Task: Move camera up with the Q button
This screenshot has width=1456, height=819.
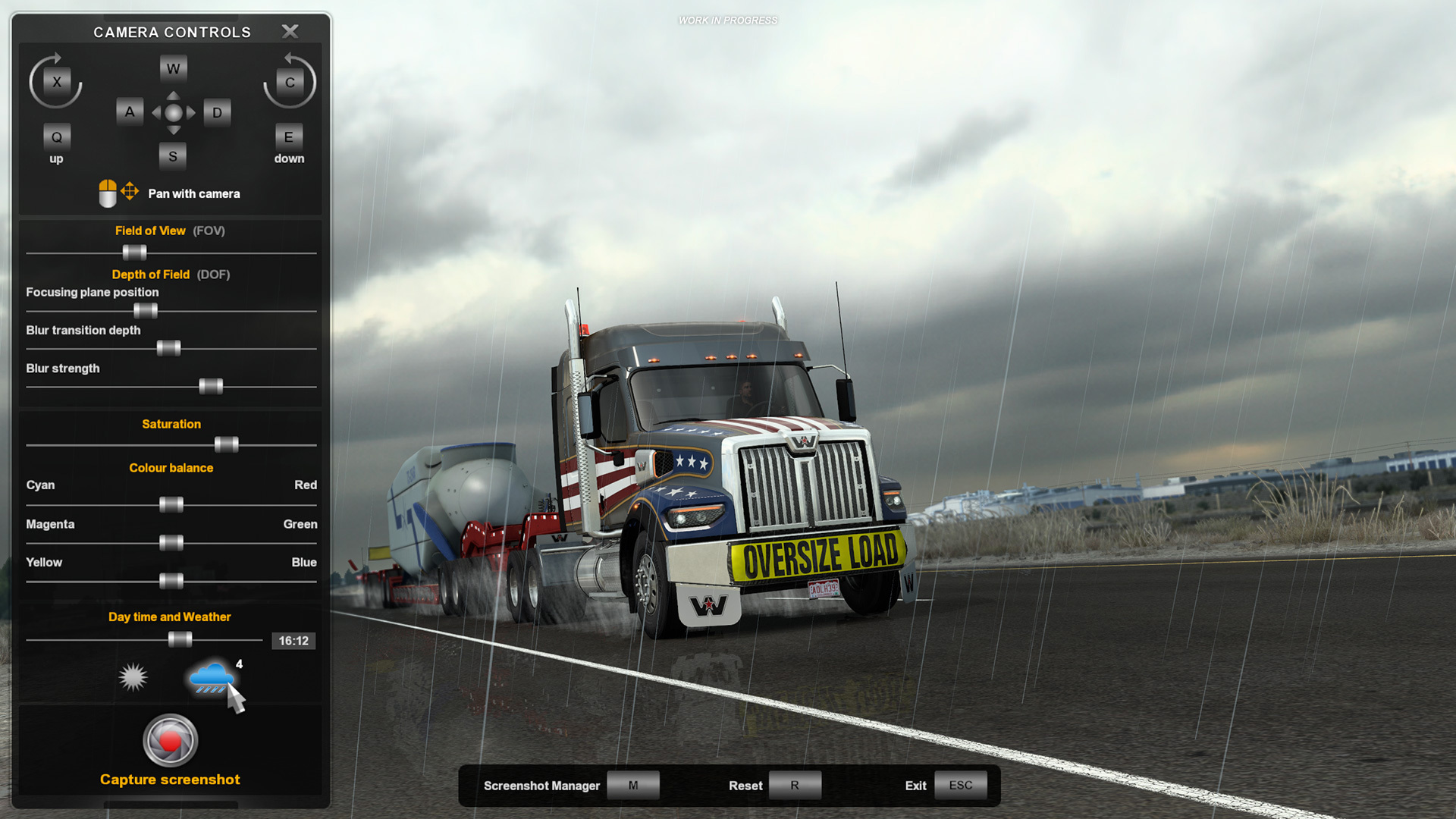Action: click(x=57, y=137)
